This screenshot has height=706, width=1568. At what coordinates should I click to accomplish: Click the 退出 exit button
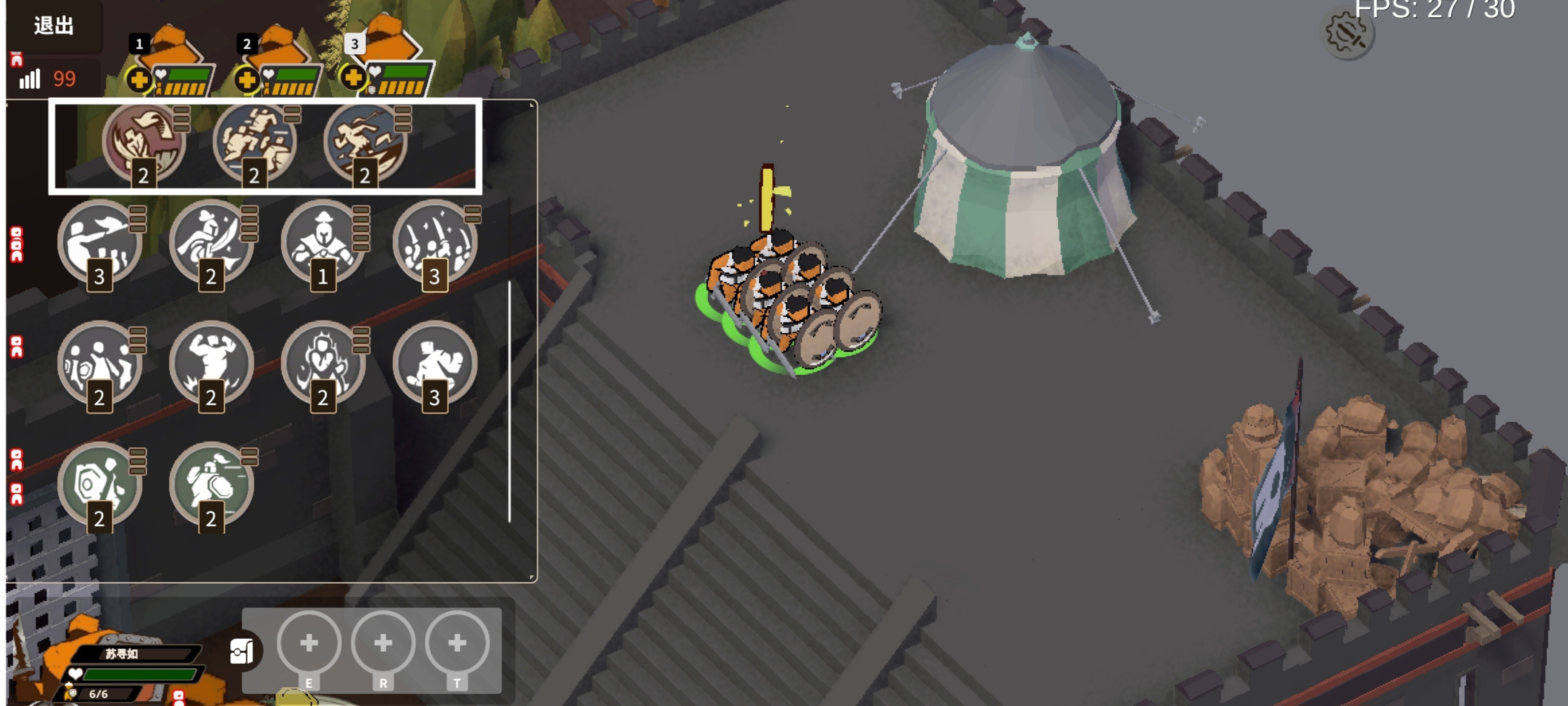(53, 26)
